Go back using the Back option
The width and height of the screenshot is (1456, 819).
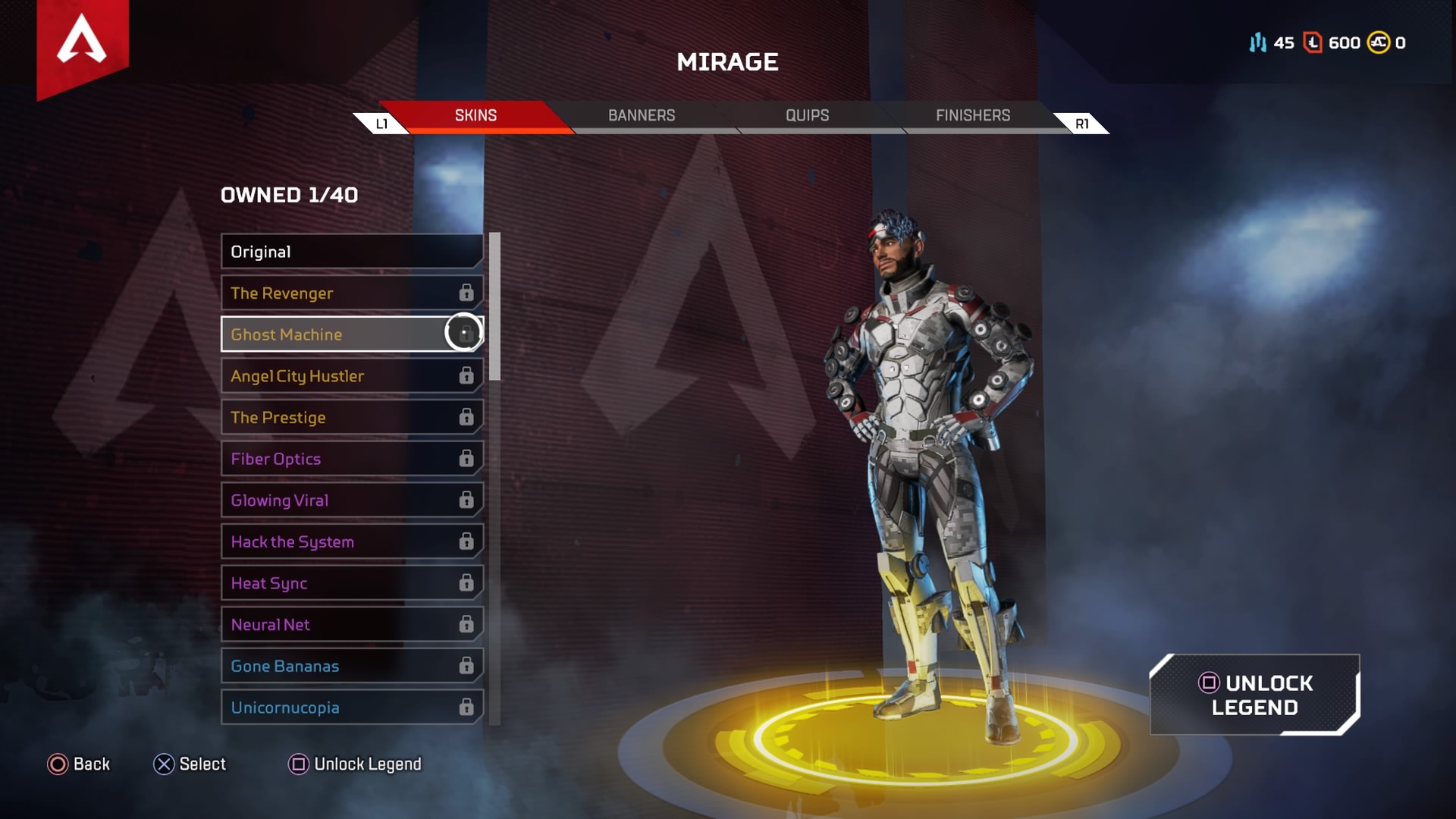[79, 764]
